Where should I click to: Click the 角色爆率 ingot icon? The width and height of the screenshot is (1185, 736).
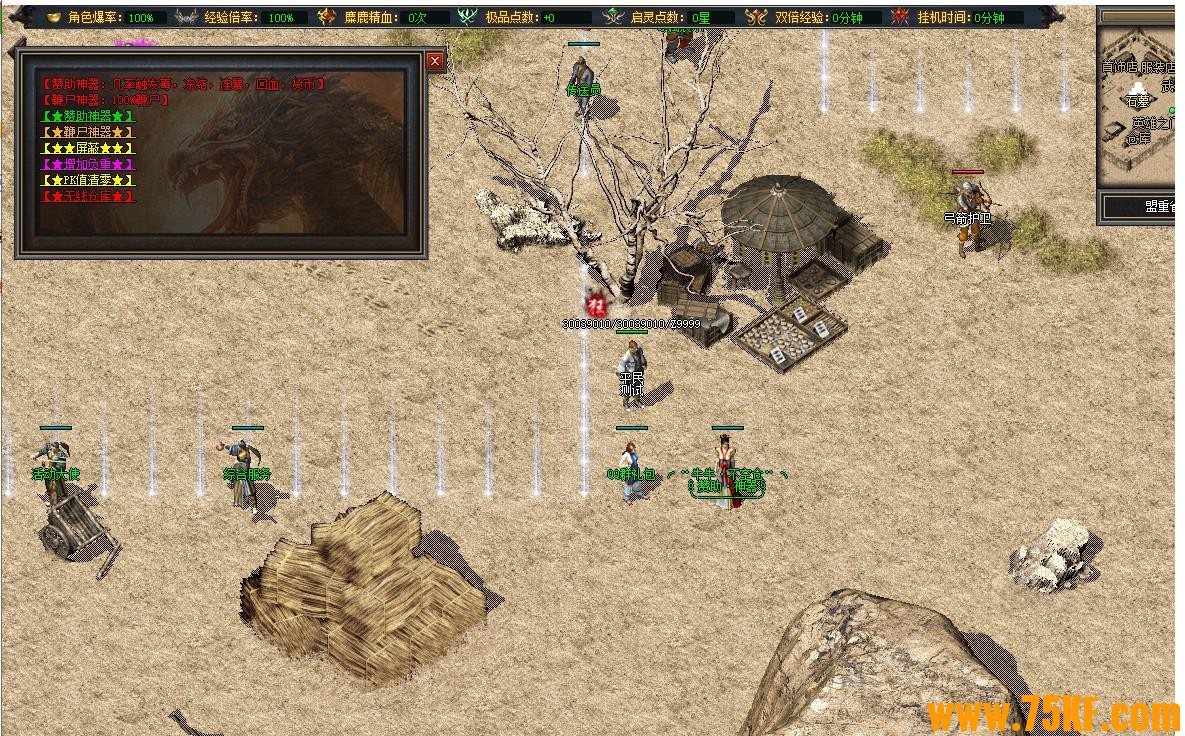click(x=53, y=17)
